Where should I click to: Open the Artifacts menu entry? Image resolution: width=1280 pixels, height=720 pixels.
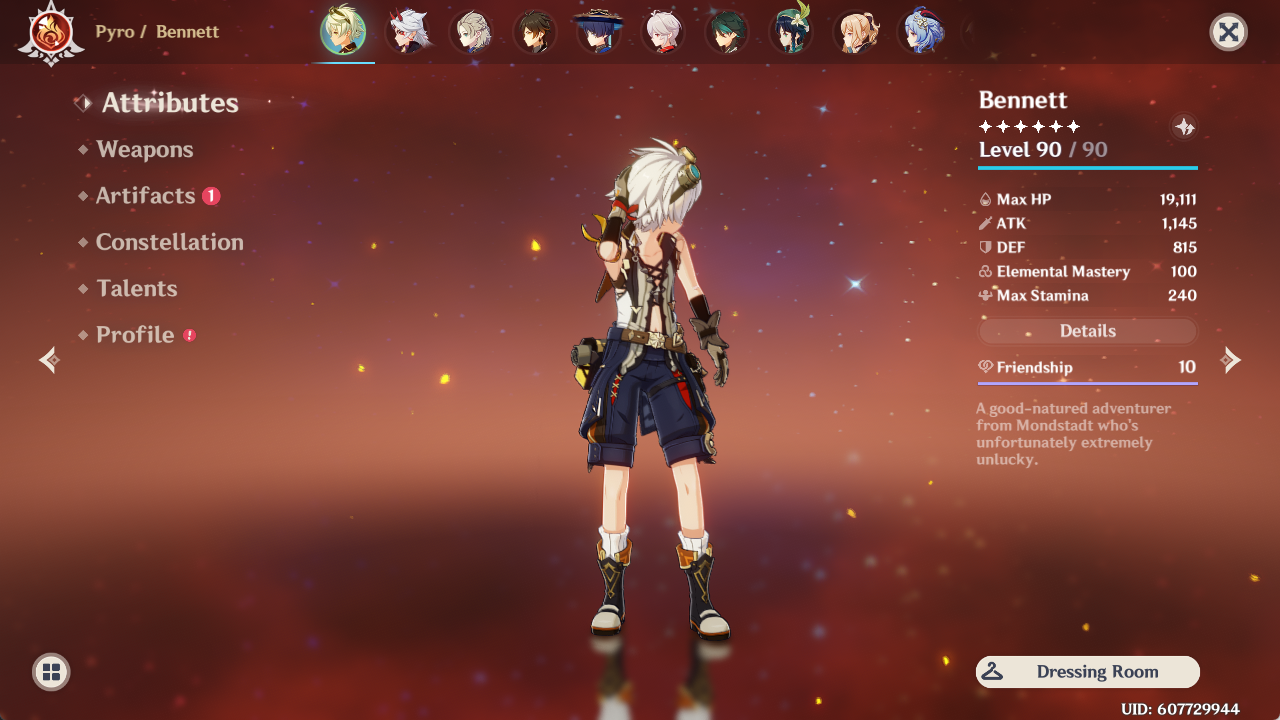pyautogui.click(x=145, y=196)
